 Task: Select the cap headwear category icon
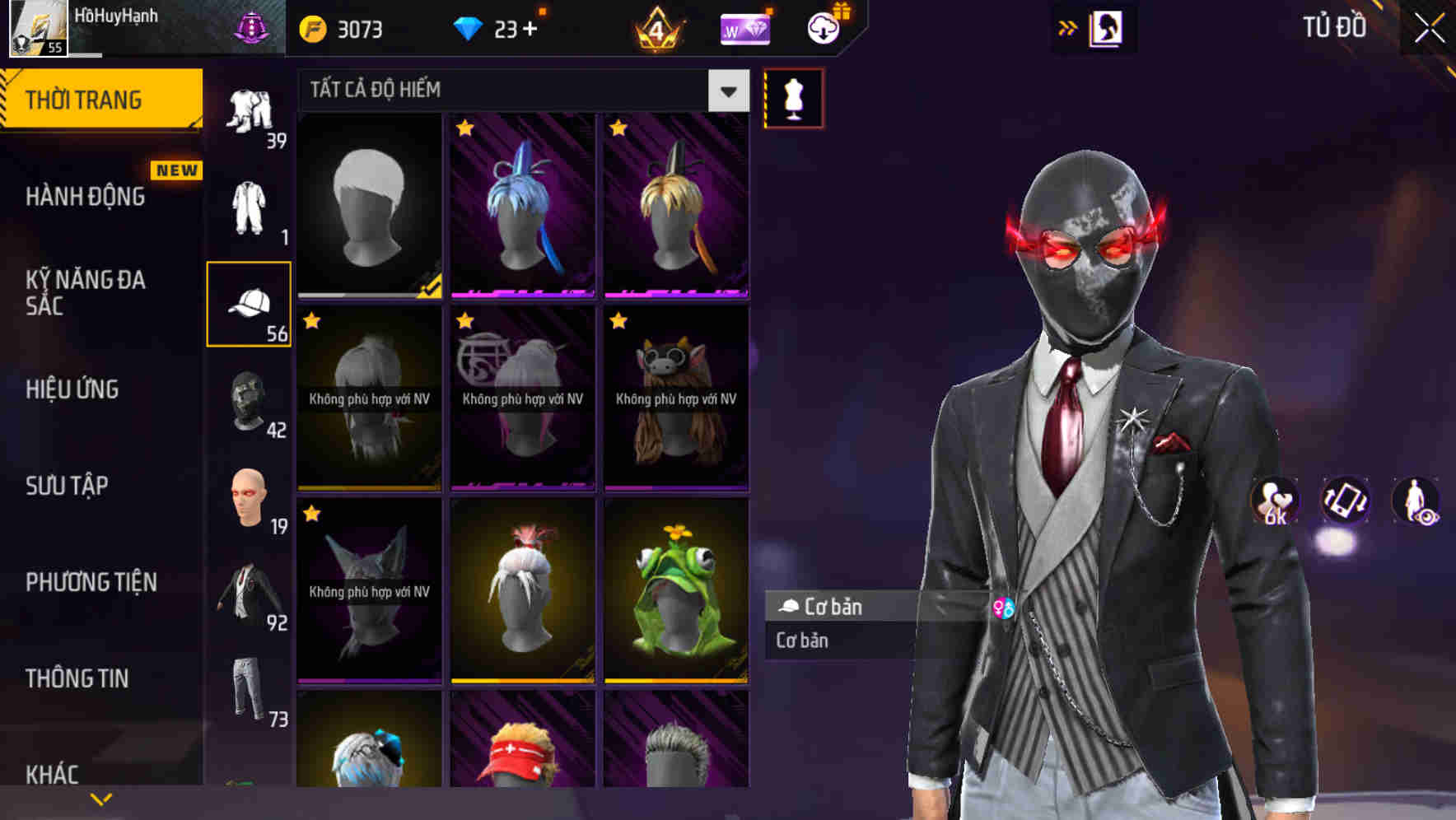pyautogui.click(x=249, y=305)
